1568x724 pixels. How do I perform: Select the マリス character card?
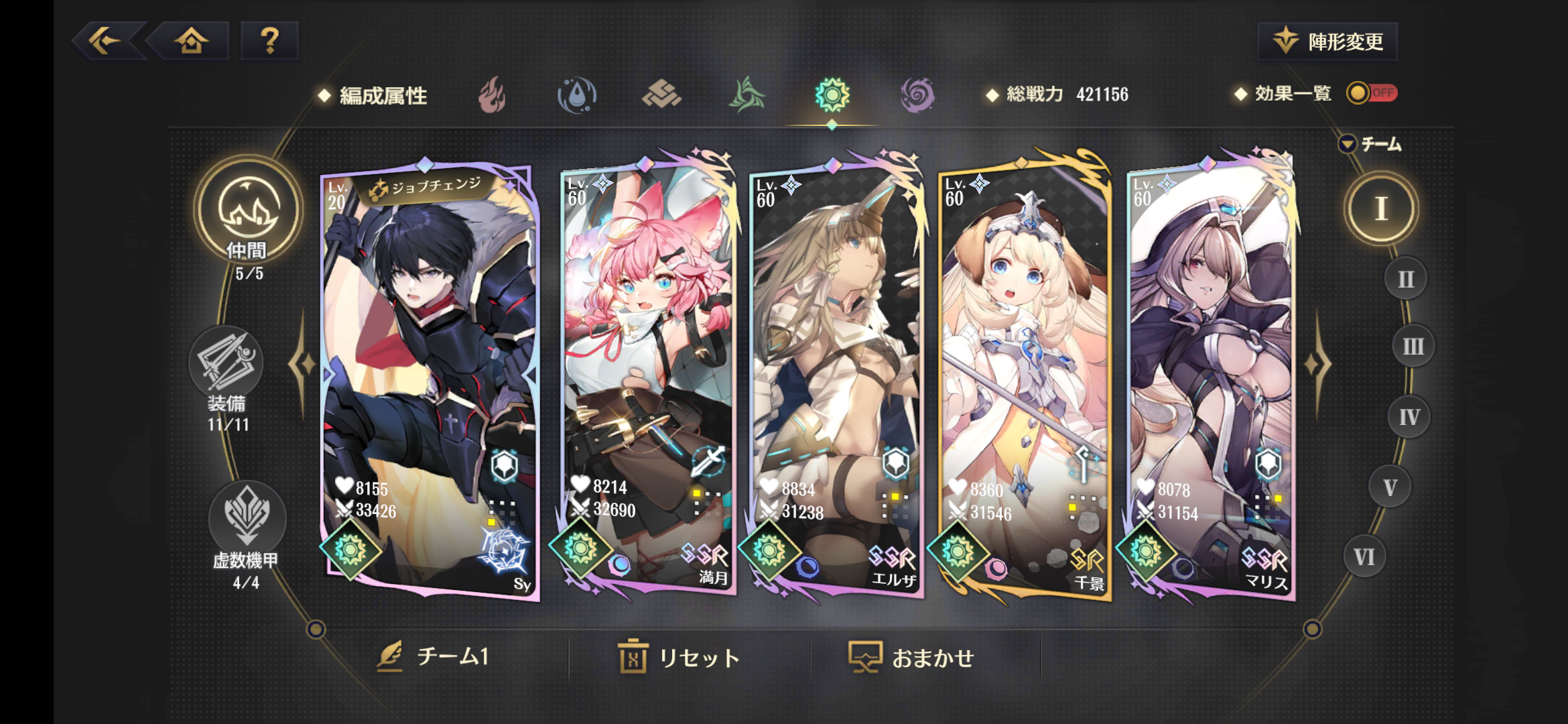coord(1212,375)
